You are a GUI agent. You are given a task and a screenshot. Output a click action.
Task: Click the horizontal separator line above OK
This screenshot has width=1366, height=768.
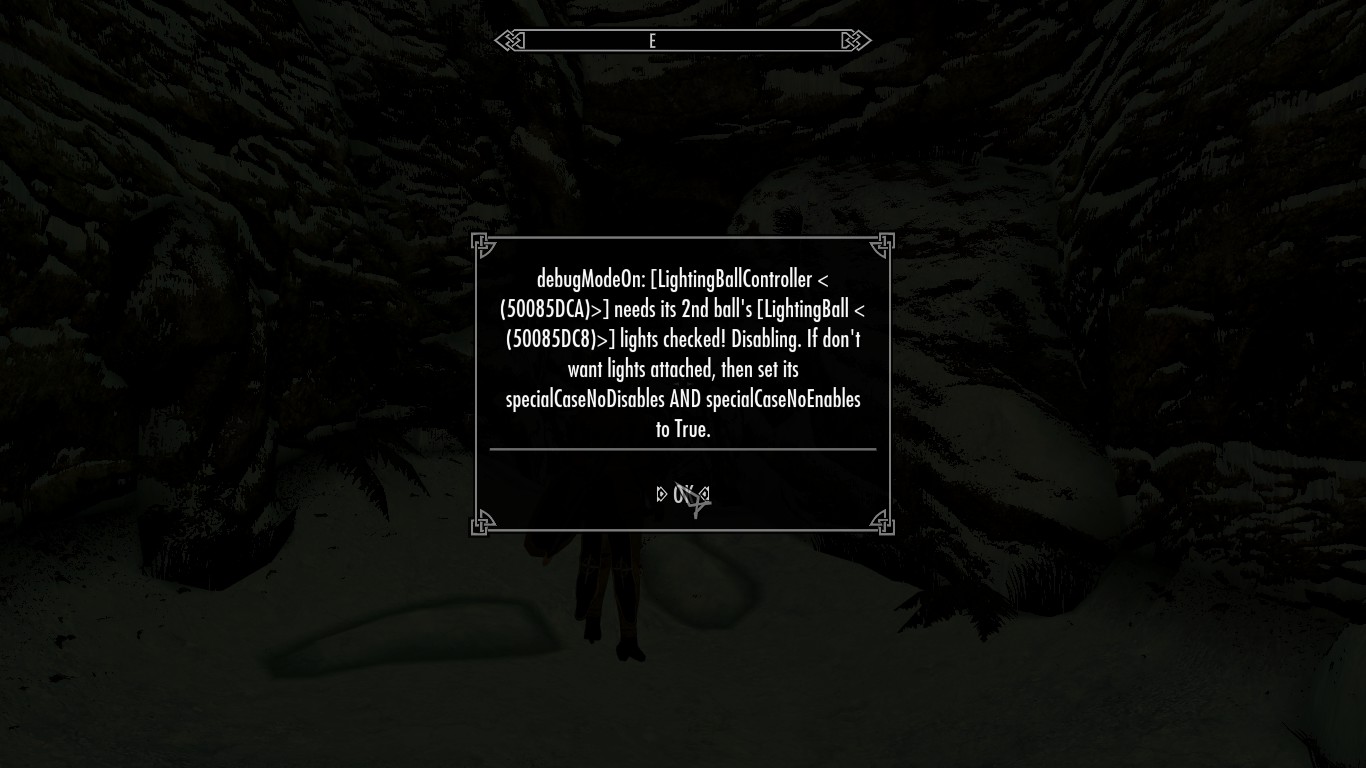[683, 450]
